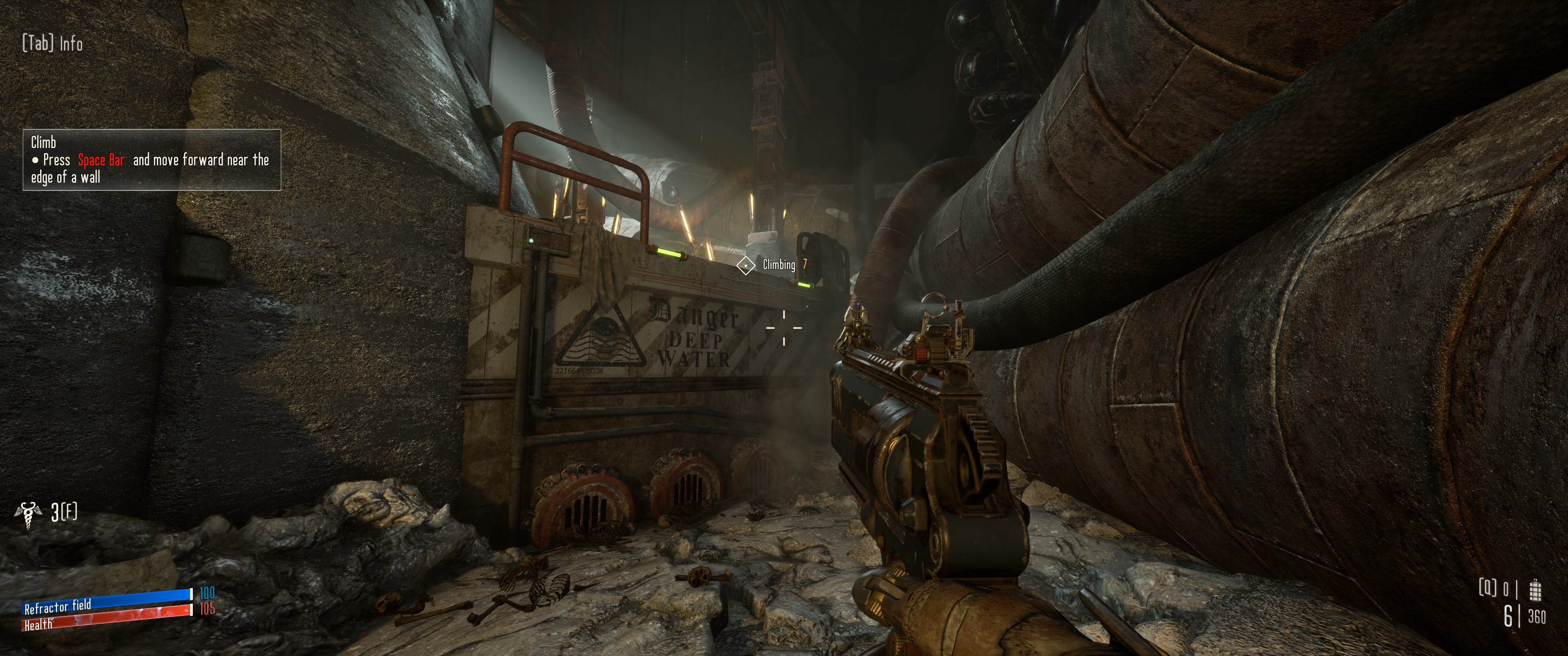Screen dimensions: 1568x656
Task: Select the Climbing waypoint diamond marker
Action: coord(746,265)
